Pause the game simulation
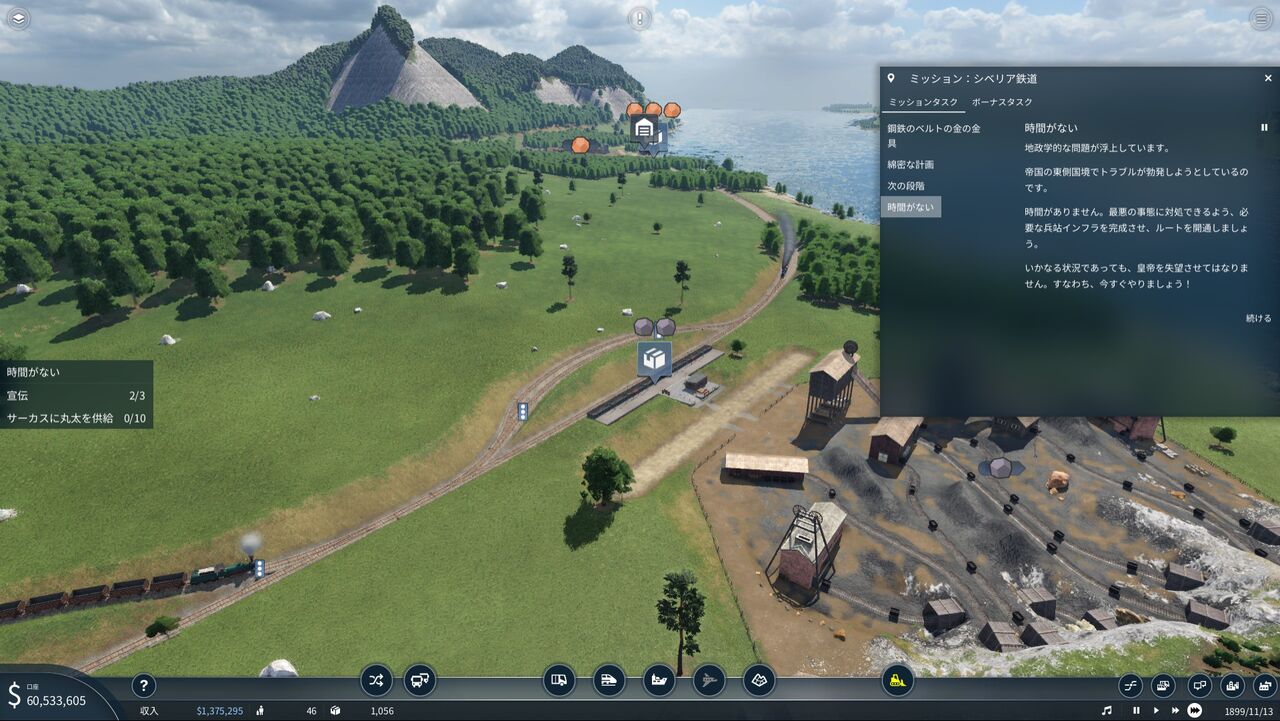 click(1136, 711)
